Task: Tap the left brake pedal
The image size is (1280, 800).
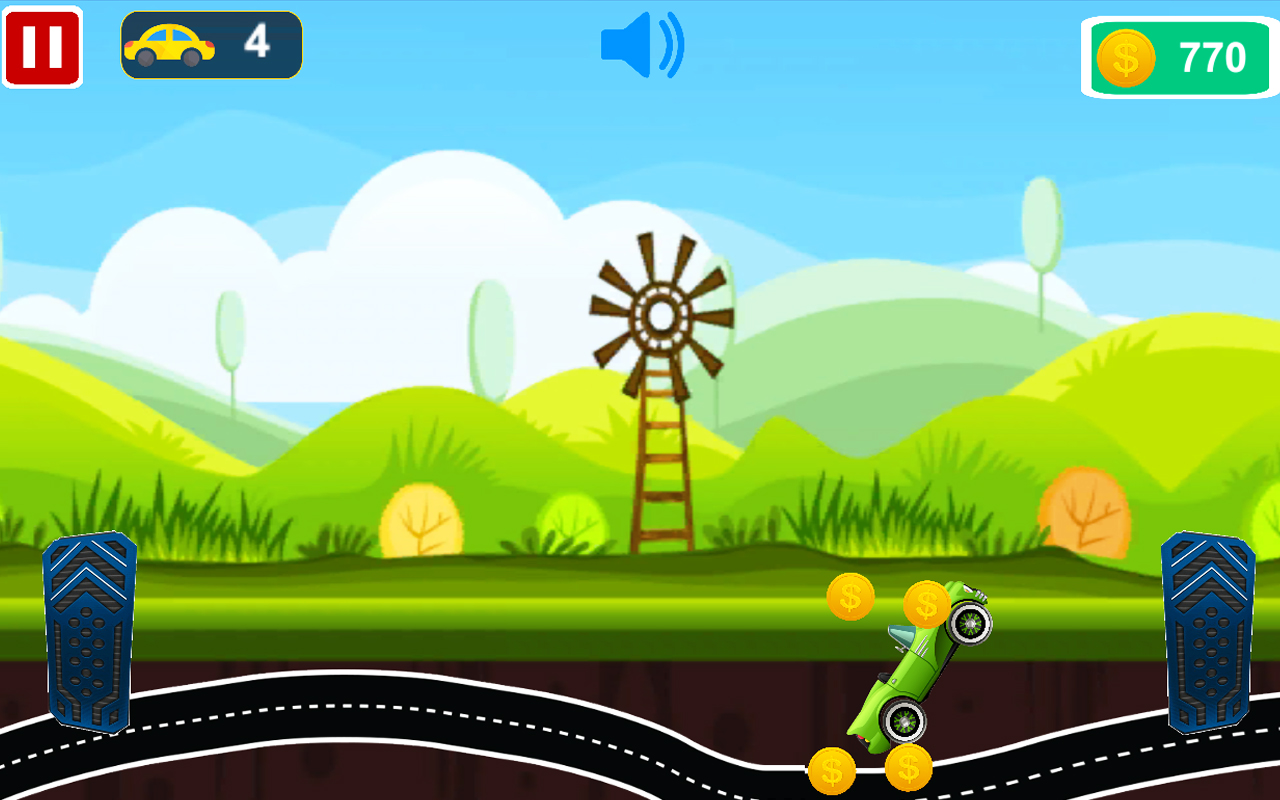Action: pyautogui.click(x=89, y=631)
